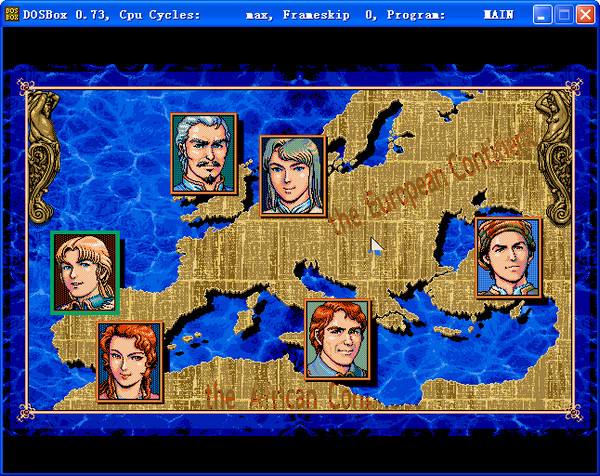
Task: Pick the turban-wearing man portrait
Action: pyautogui.click(x=507, y=257)
